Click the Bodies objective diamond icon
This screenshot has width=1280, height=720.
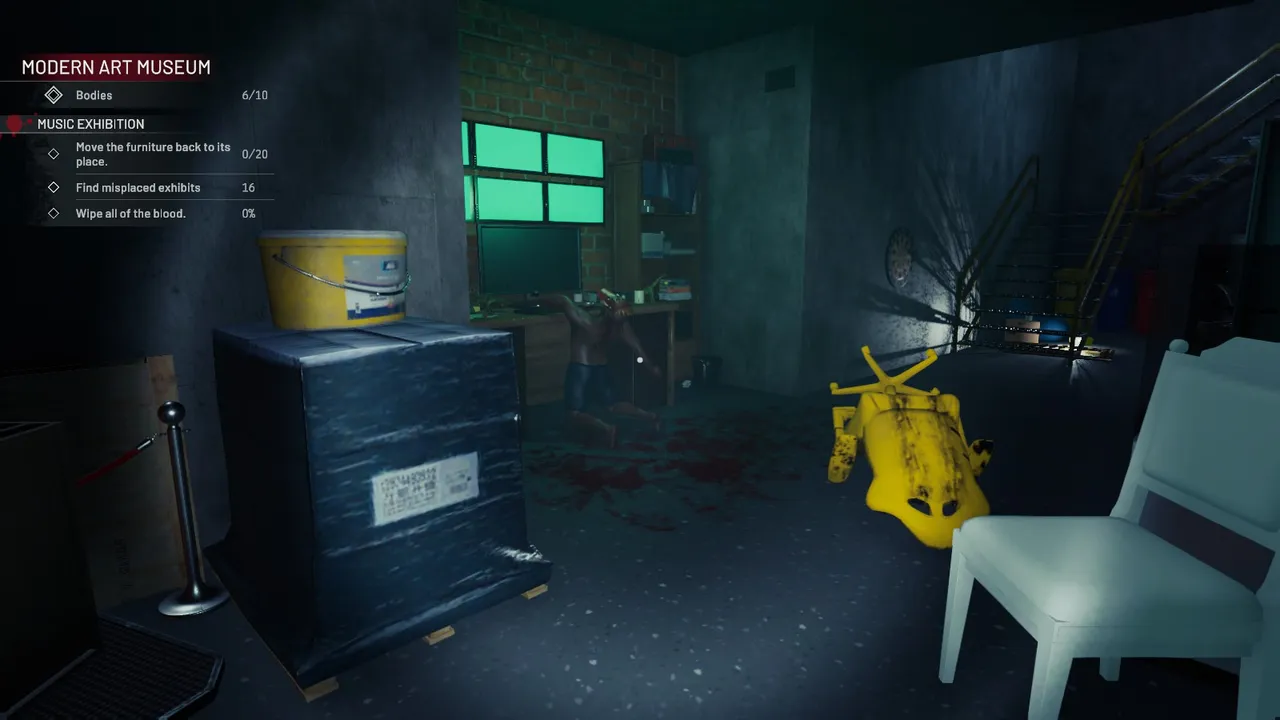point(54,95)
